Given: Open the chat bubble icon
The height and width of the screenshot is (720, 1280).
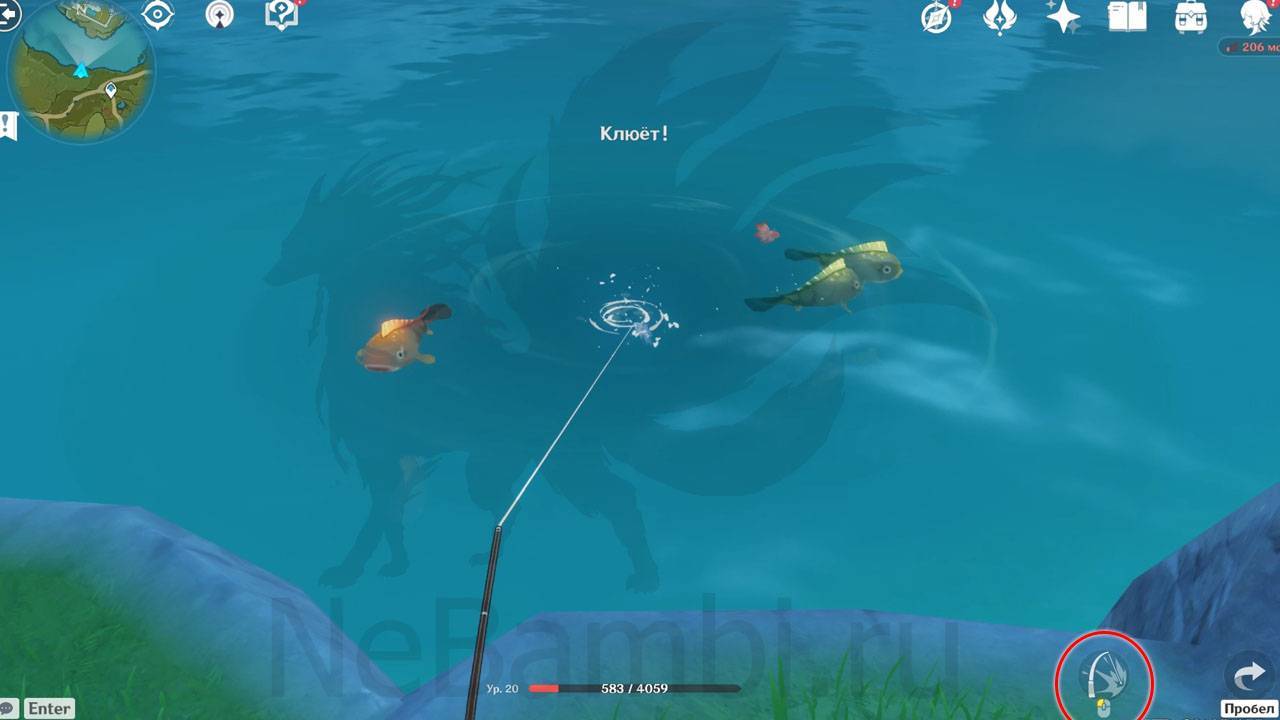Looking at the screenshot, I should point(8,708).
